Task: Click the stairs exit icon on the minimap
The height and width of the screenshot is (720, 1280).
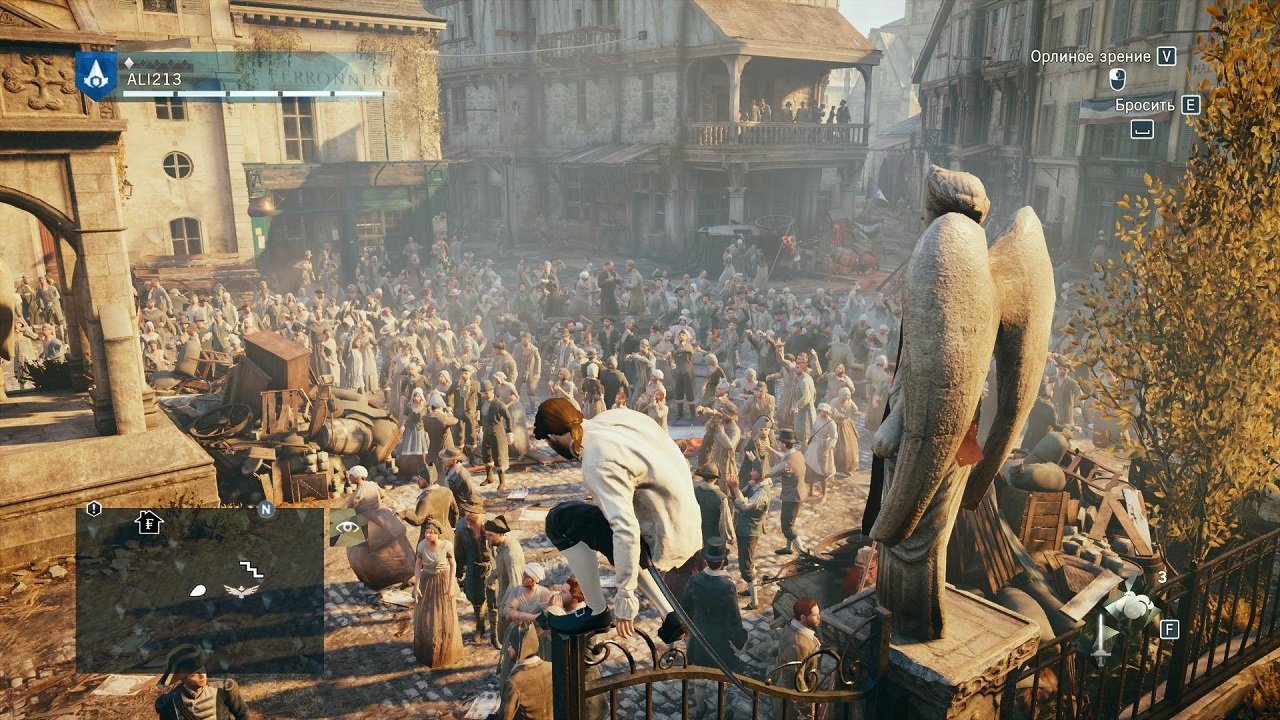Action: click(x=252, y=567)
